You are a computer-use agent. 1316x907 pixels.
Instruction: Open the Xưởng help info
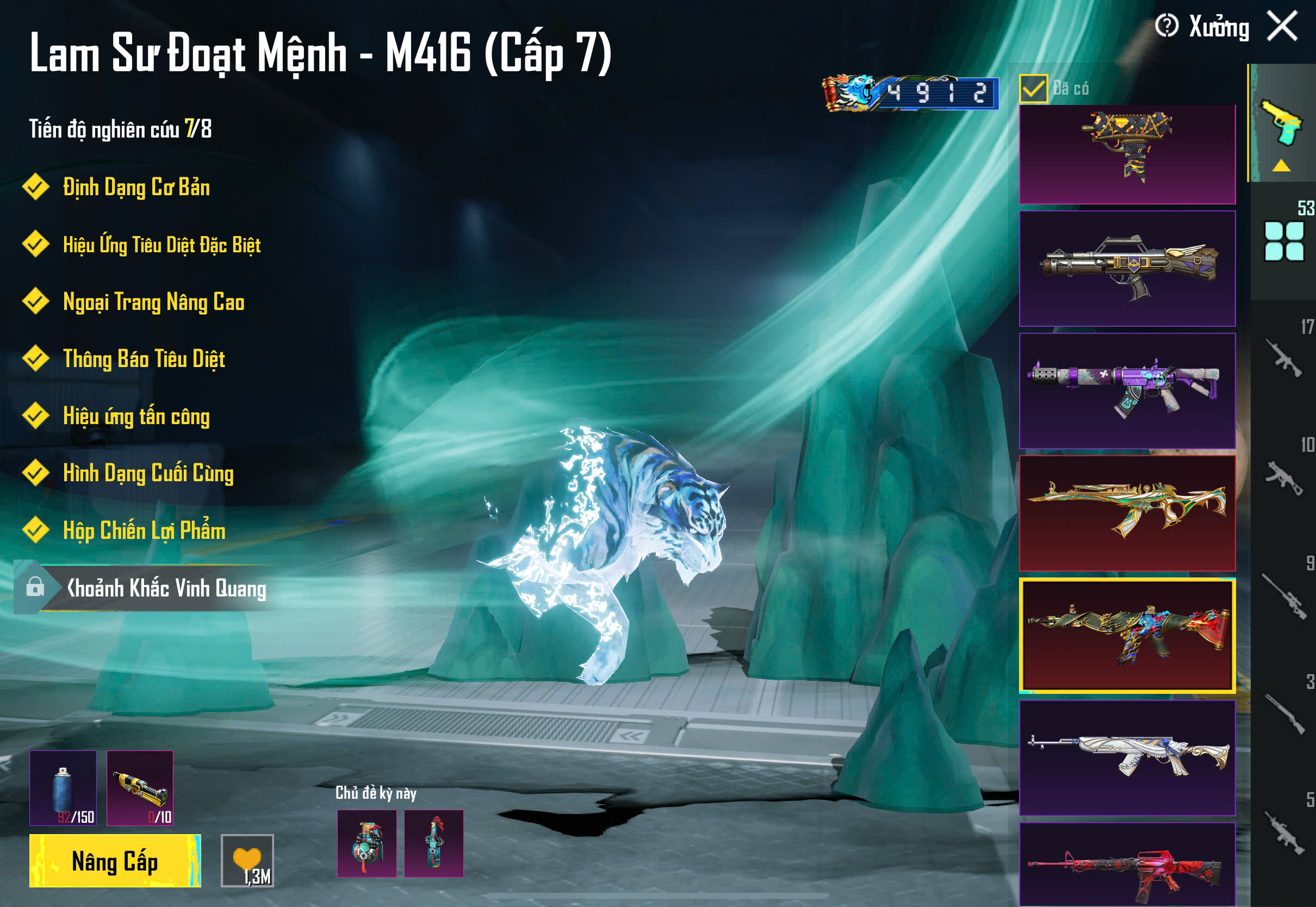(1166, 26)
